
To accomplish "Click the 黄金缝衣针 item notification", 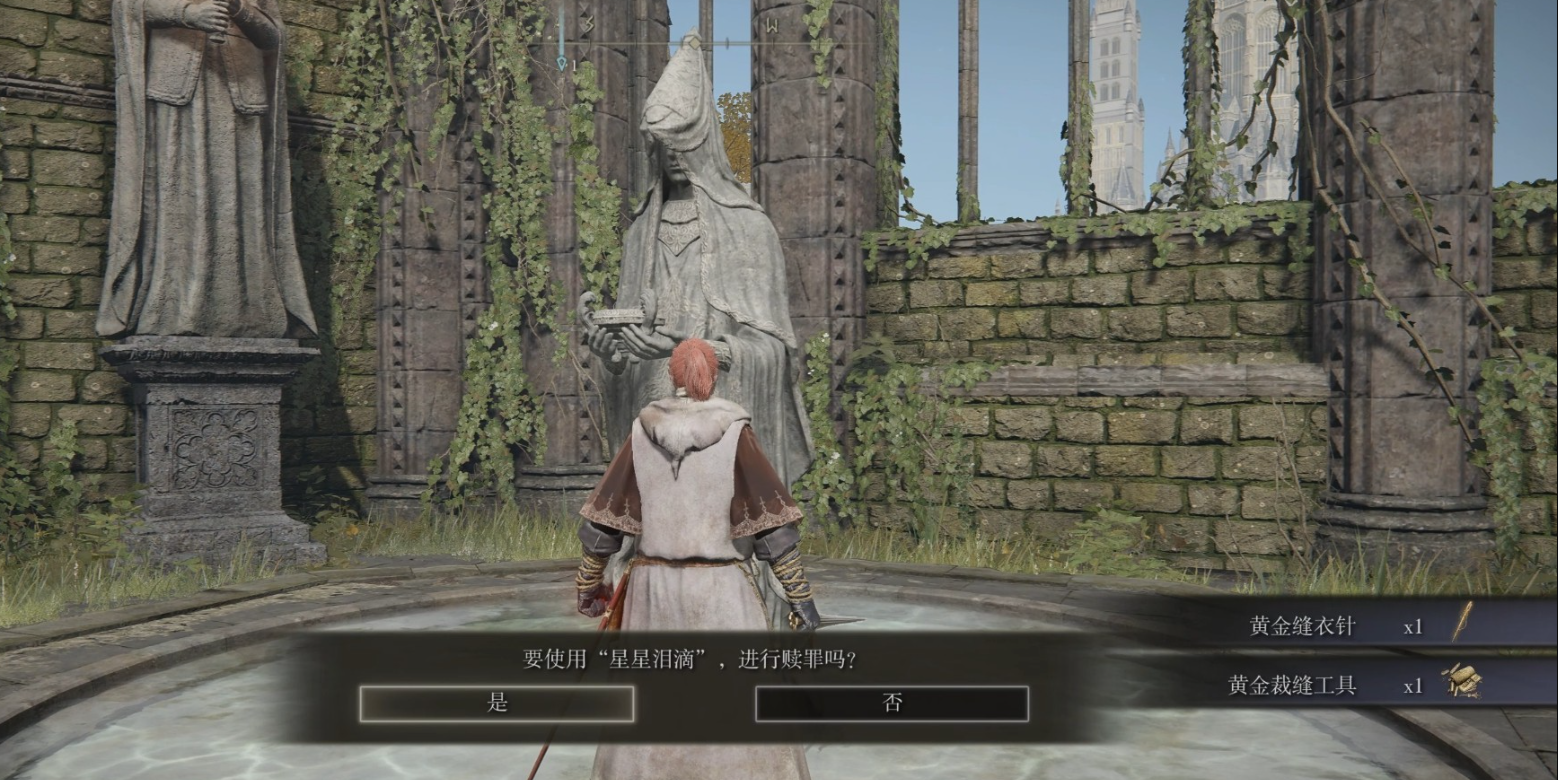I will (1340, 626).
